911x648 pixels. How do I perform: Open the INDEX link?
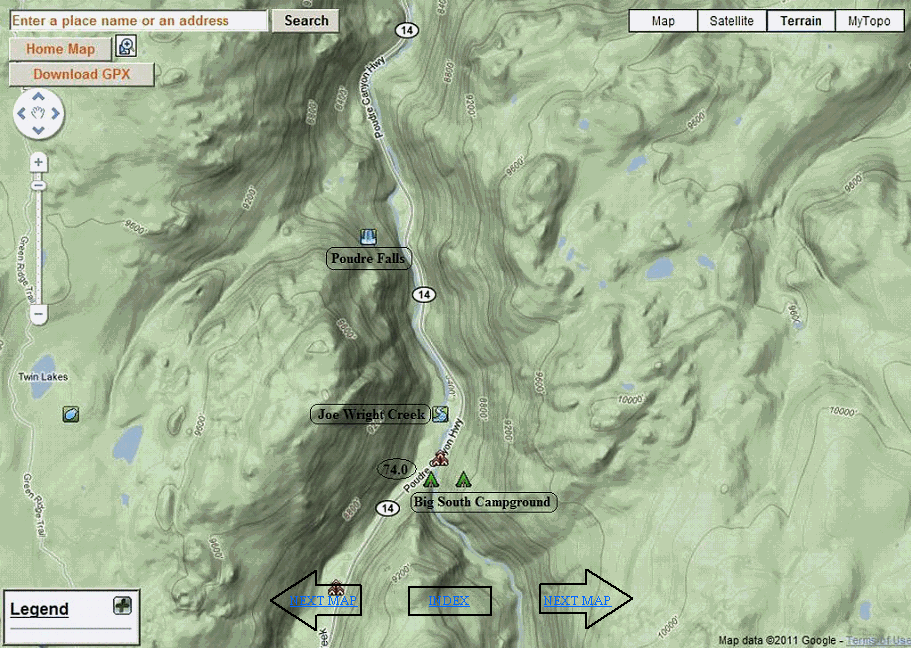coord(449,601)
